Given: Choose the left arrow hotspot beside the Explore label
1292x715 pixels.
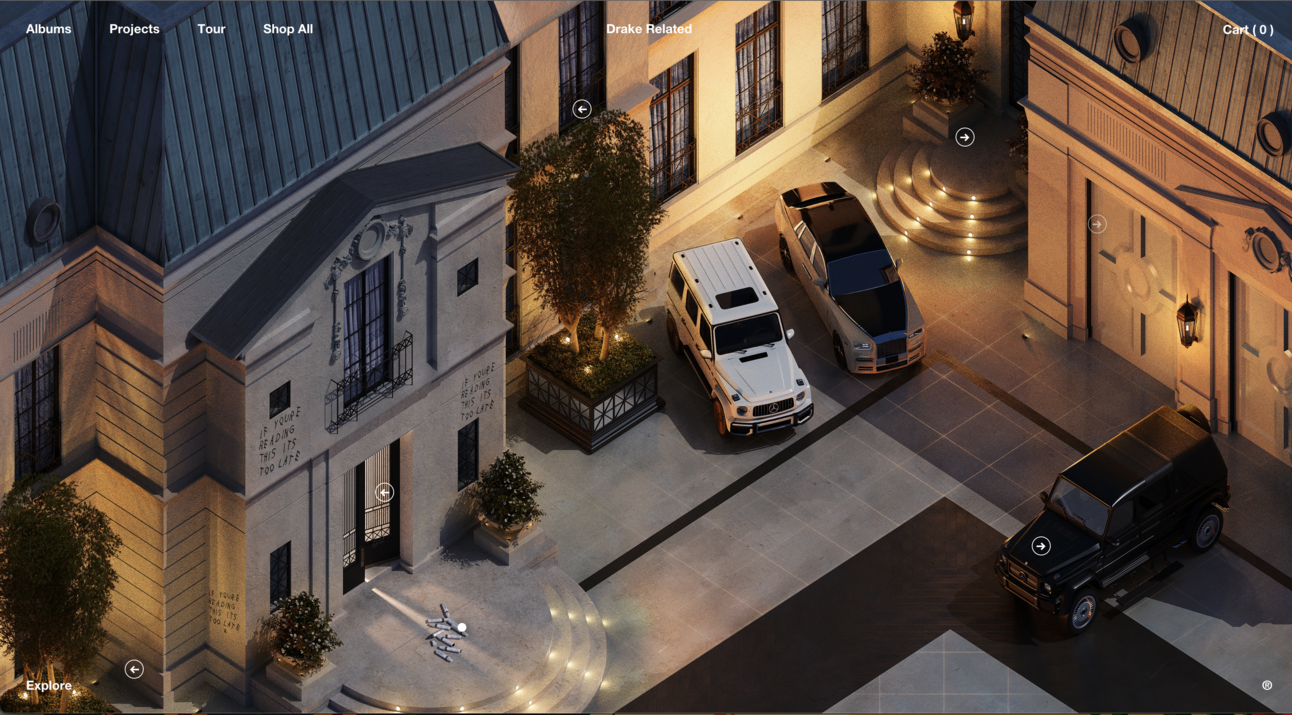Looking at the screenshot, I should (x=134, y=669).
